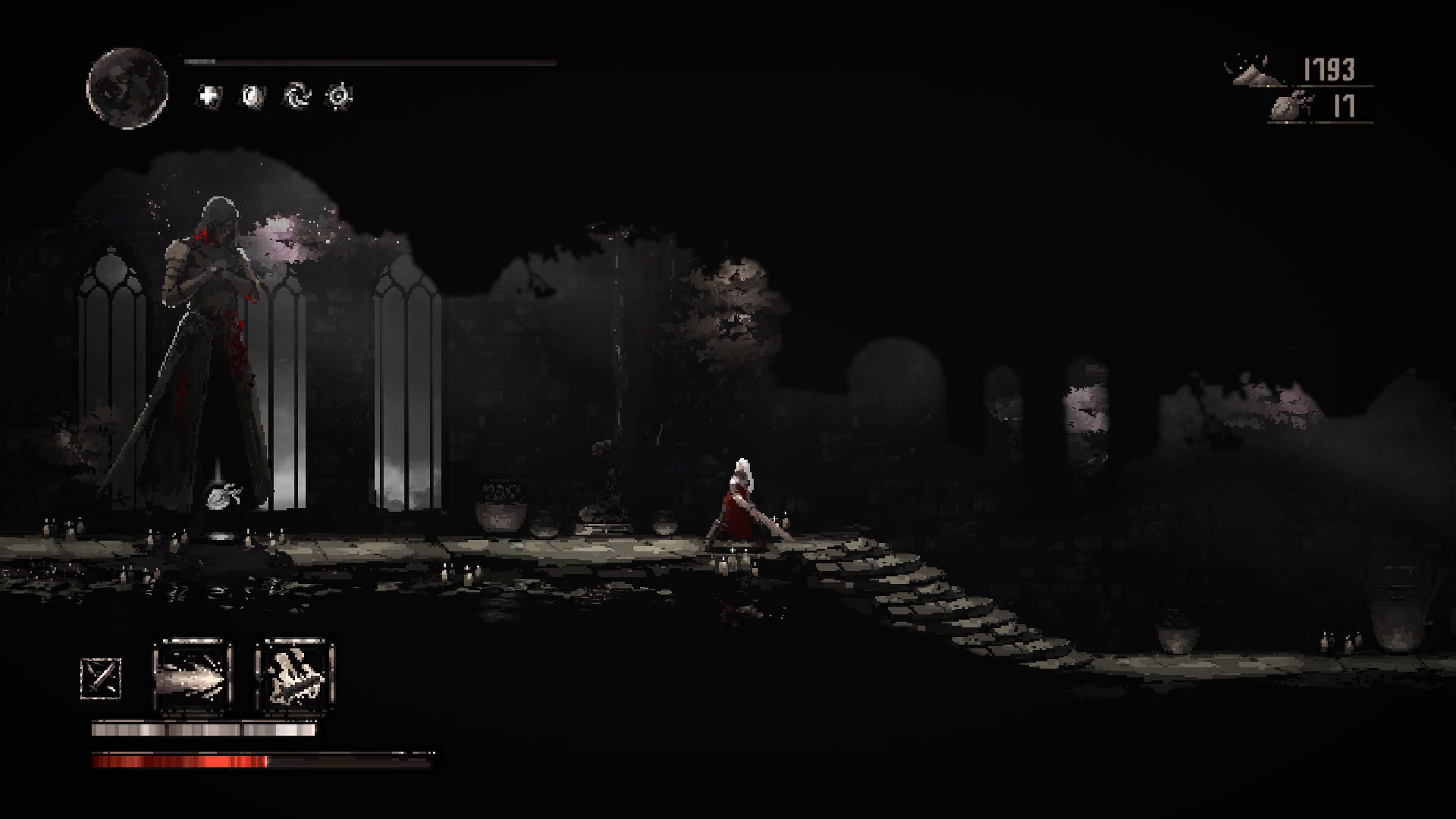Image resolution: width=1456 pixels, height=819 pixels.
Task: Select the white cross status icon
Action: (x=209, y=96)
